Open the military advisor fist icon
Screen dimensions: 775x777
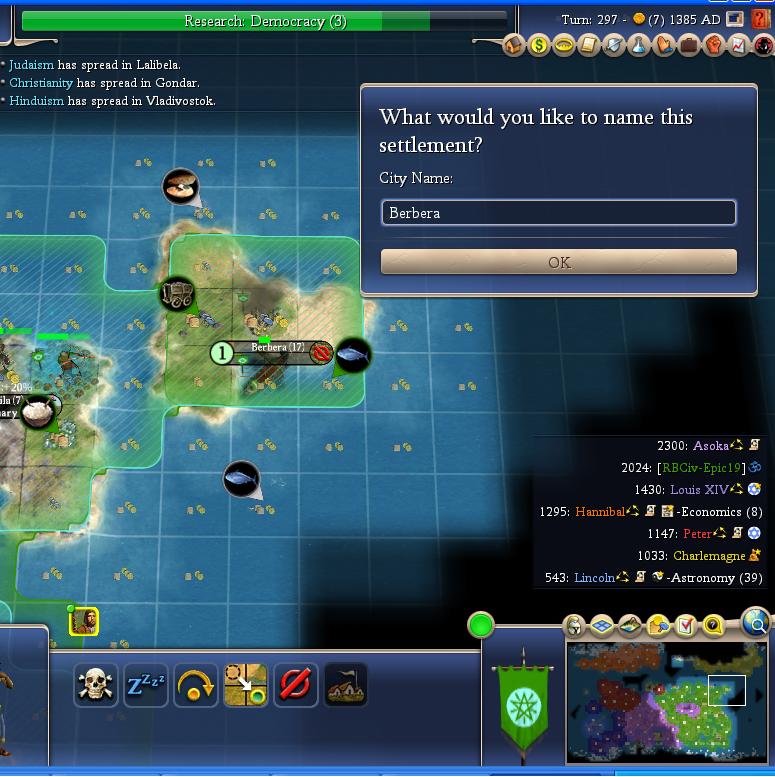714,45
